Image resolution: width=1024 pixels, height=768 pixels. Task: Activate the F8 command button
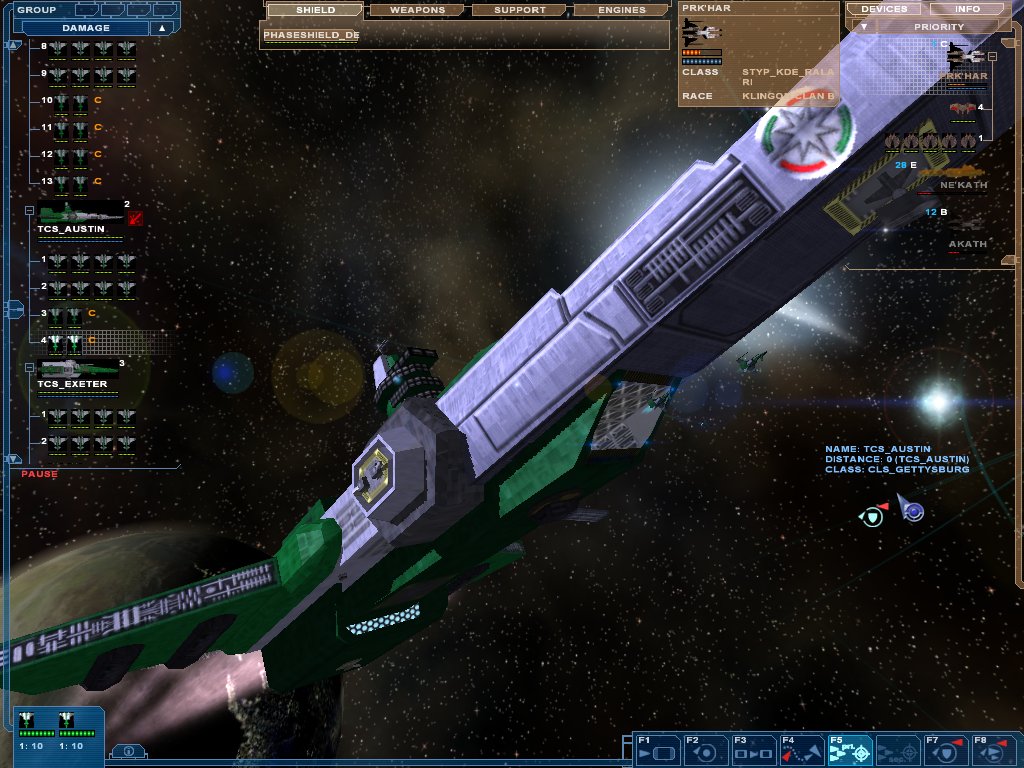click(993, 749)
